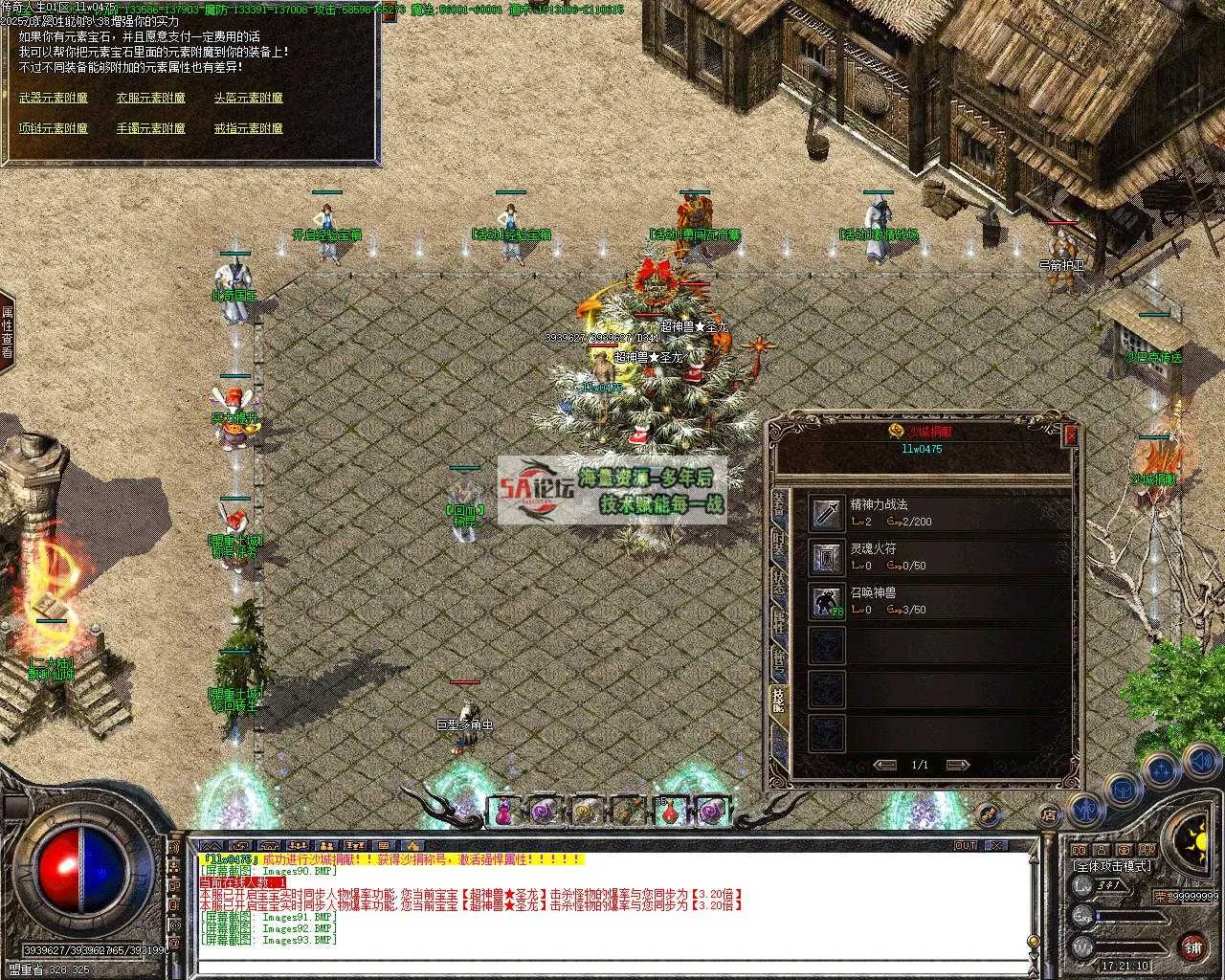
Task: Go to next skills page arrow
Action: tap(957, 765)
